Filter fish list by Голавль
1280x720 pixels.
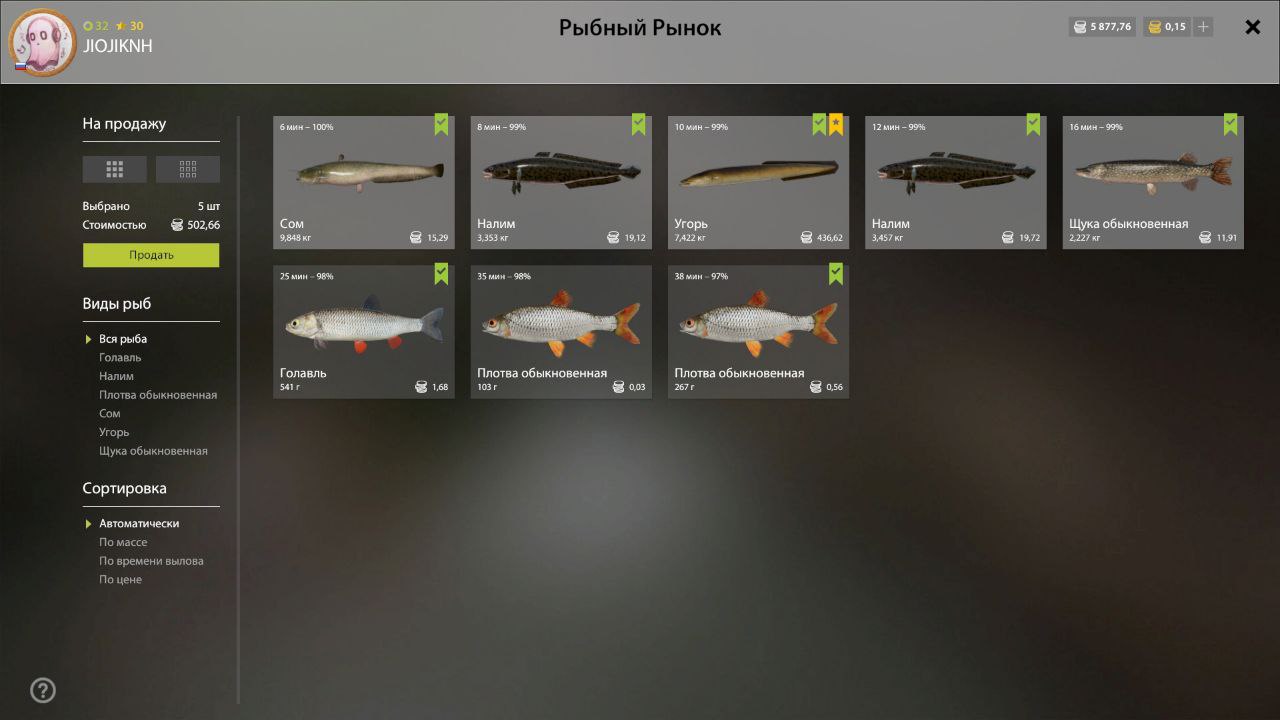pos(120,357)
